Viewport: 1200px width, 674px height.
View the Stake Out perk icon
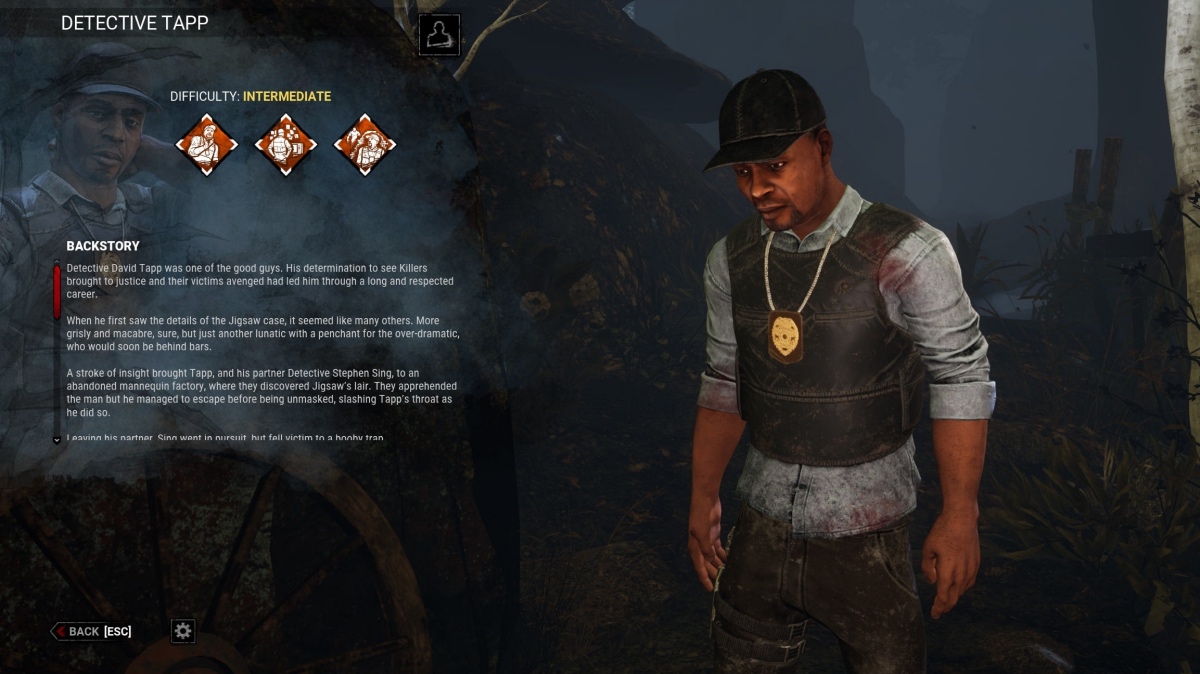point(365,144)
